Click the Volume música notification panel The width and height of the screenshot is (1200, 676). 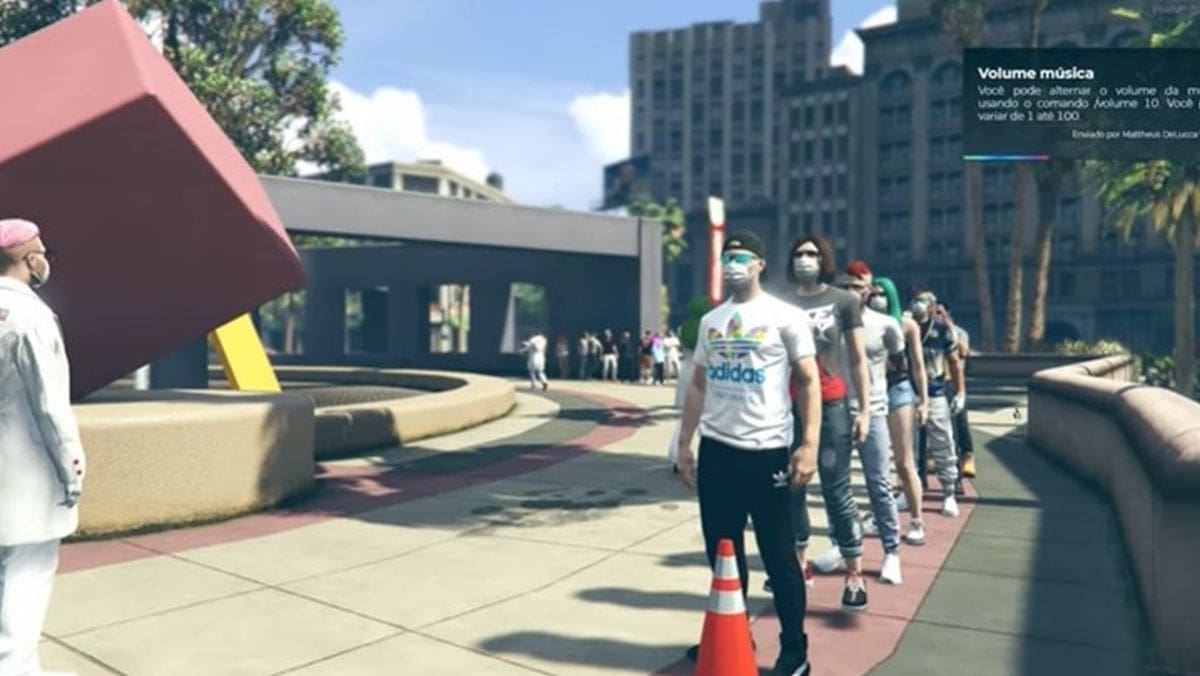click(x=1081, y=104)
